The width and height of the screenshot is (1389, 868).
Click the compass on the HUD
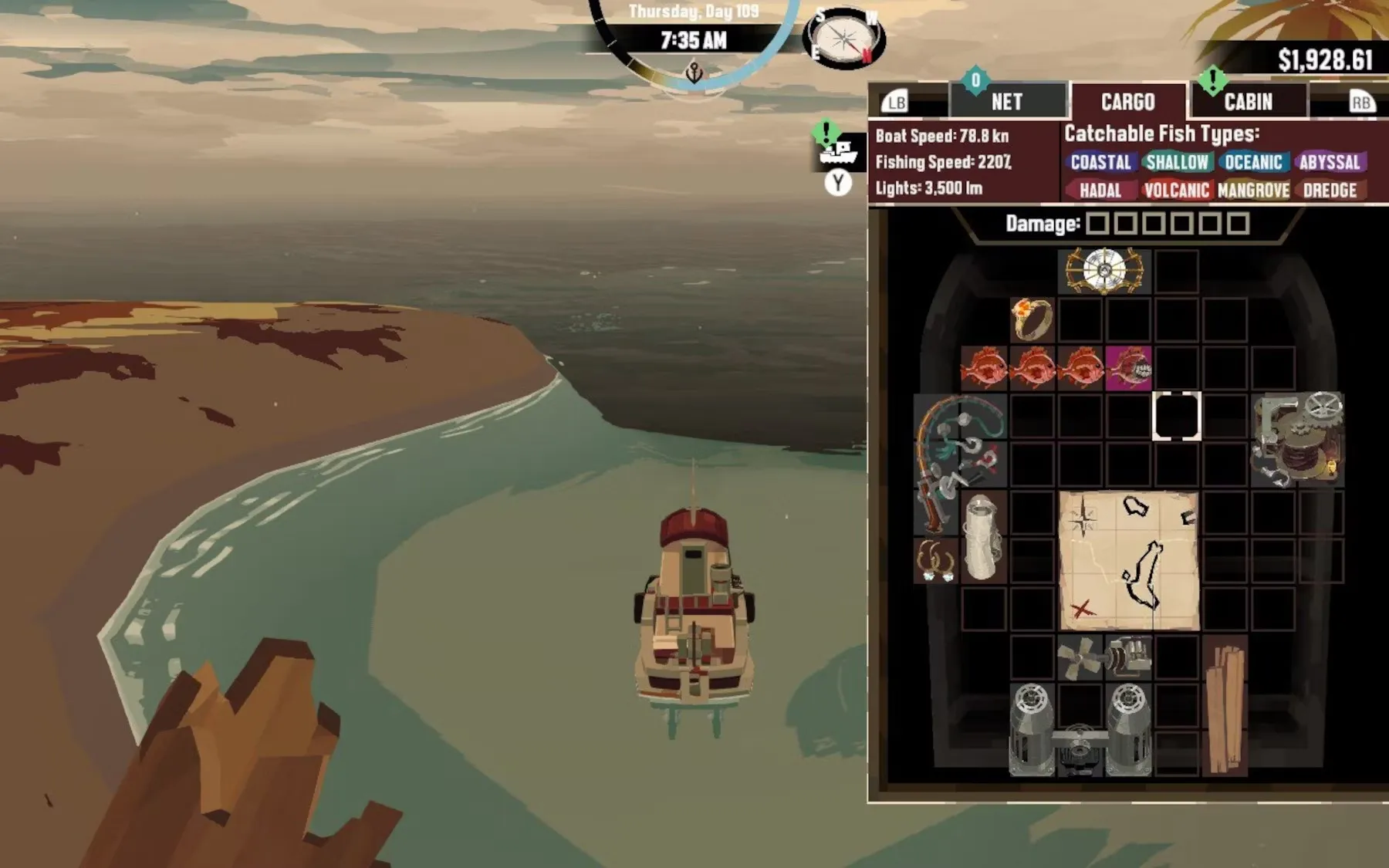[844, 39]
